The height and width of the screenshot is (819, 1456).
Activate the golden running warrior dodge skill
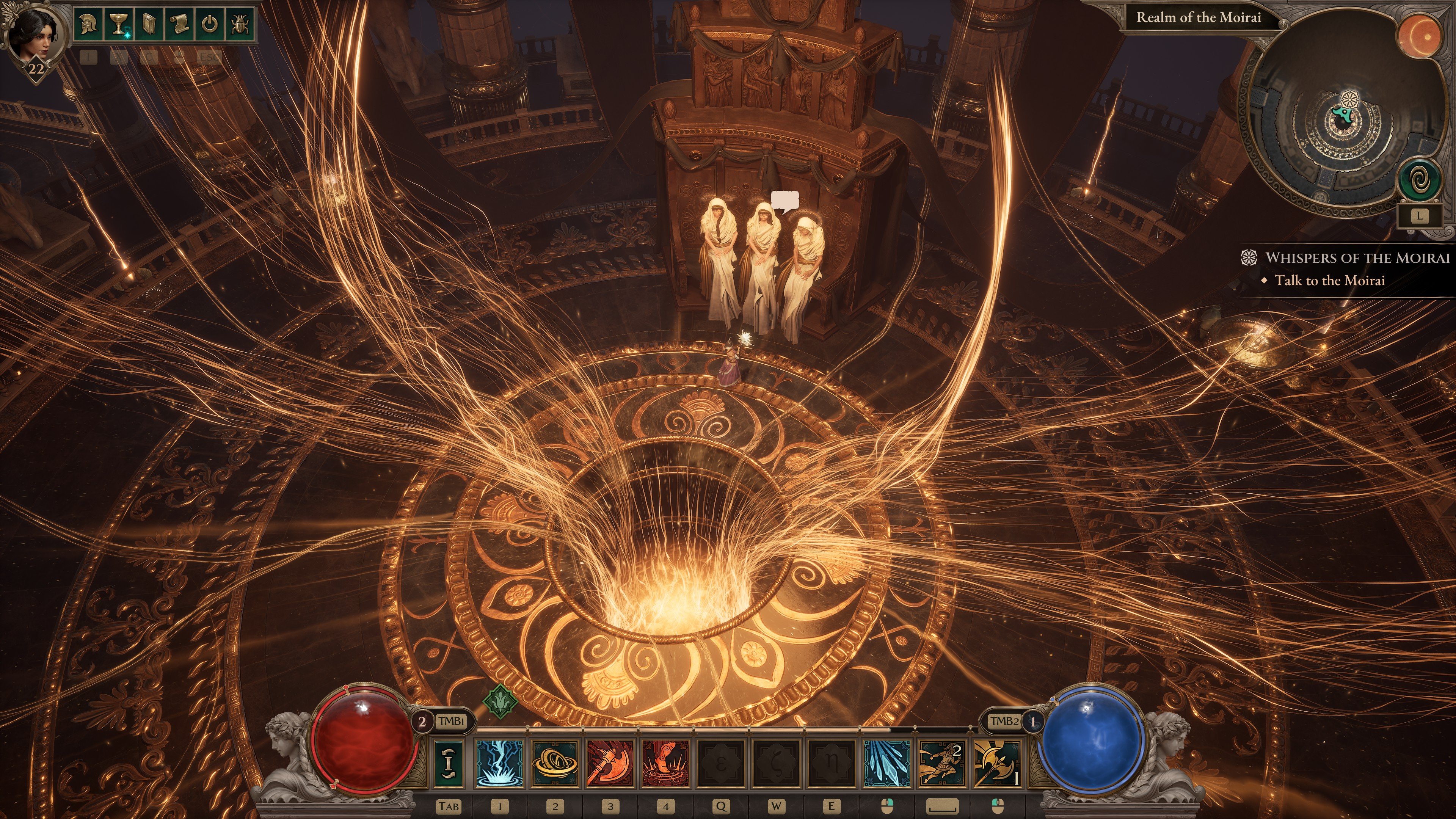pos(942,763)
